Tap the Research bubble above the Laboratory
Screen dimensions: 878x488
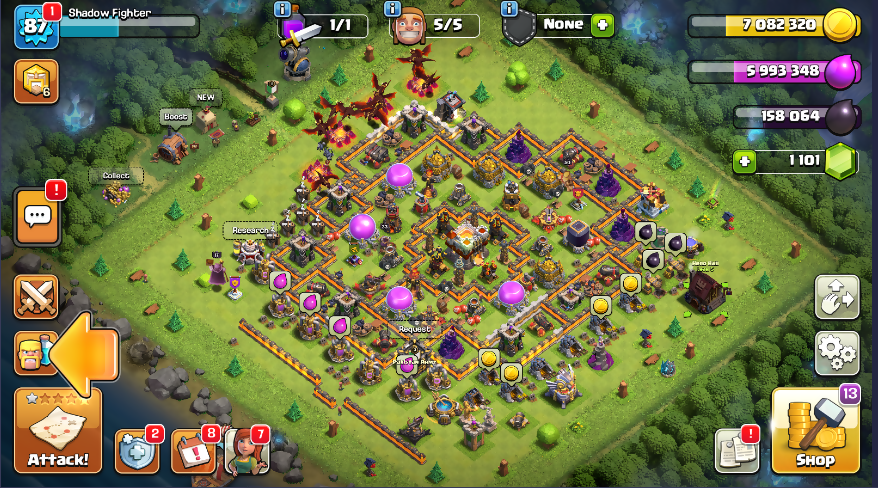(x=250, y=230)
